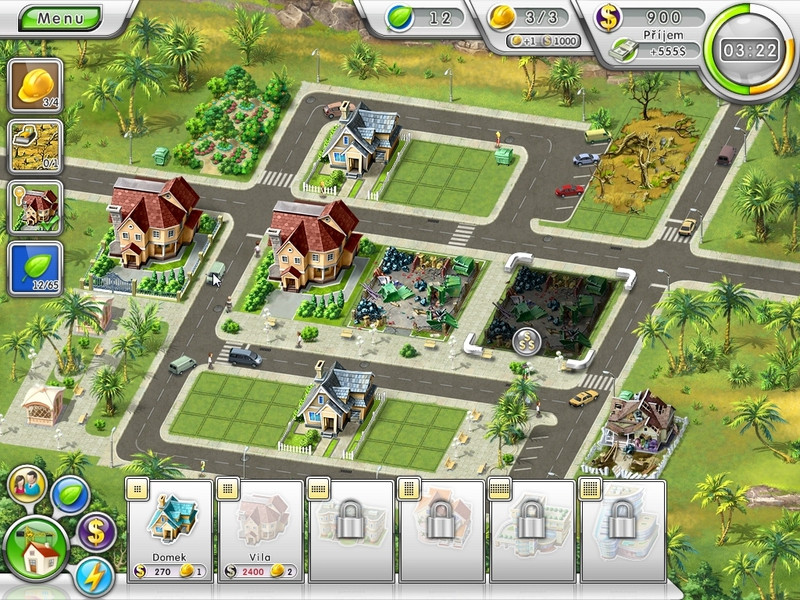Click the dollar coin over the ruined lot

pos(527,342)
